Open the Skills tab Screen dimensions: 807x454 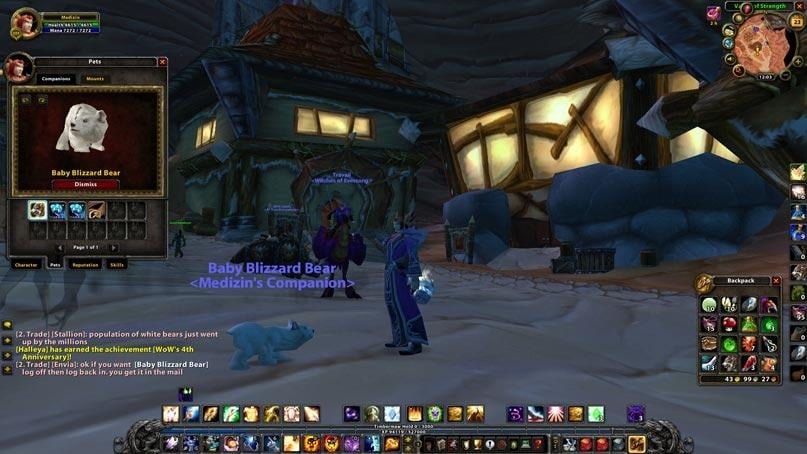pos(117,265)
